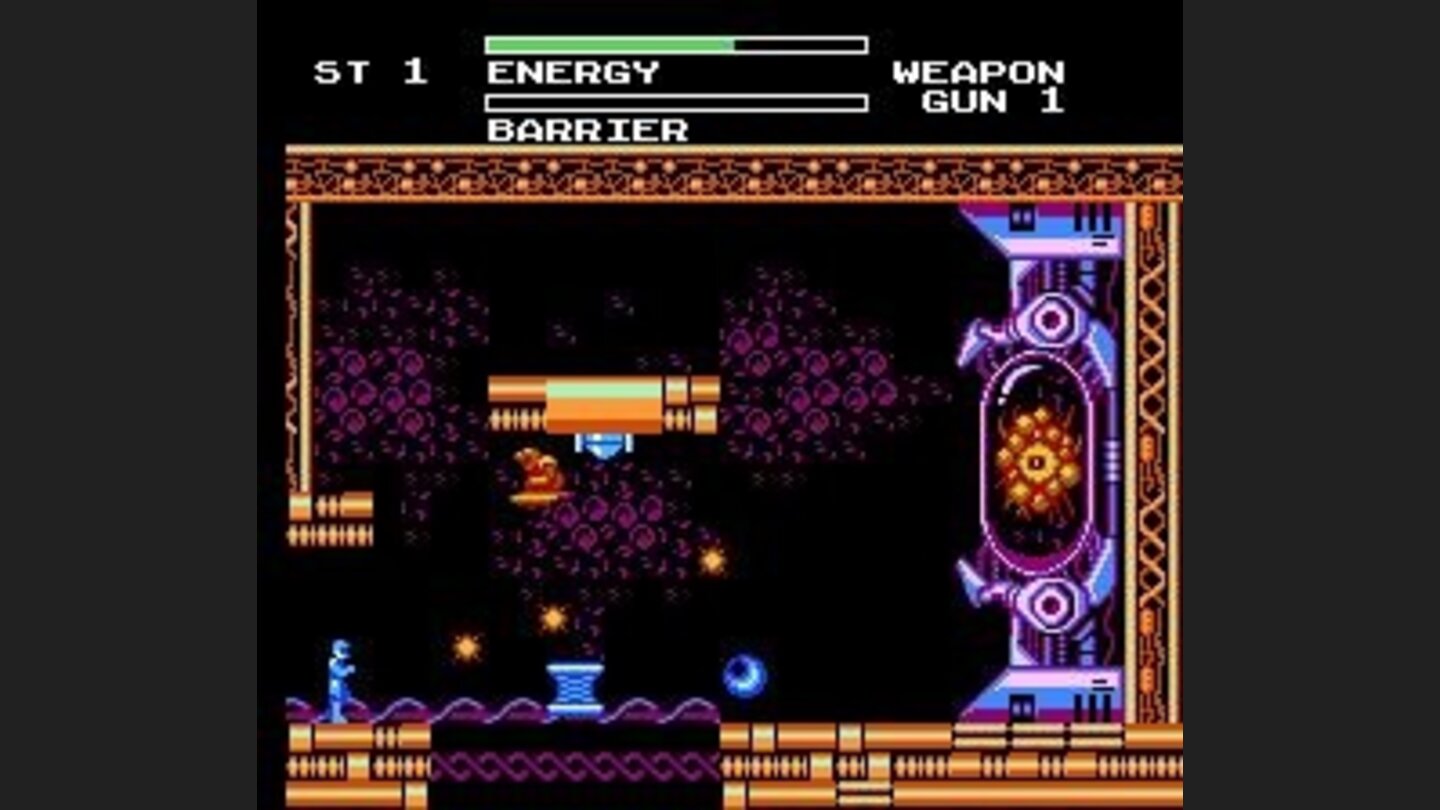Viewport: 1440px width, 810px height.
Task: Click the ENERGY text label
Action: click(x=570, y=70)
